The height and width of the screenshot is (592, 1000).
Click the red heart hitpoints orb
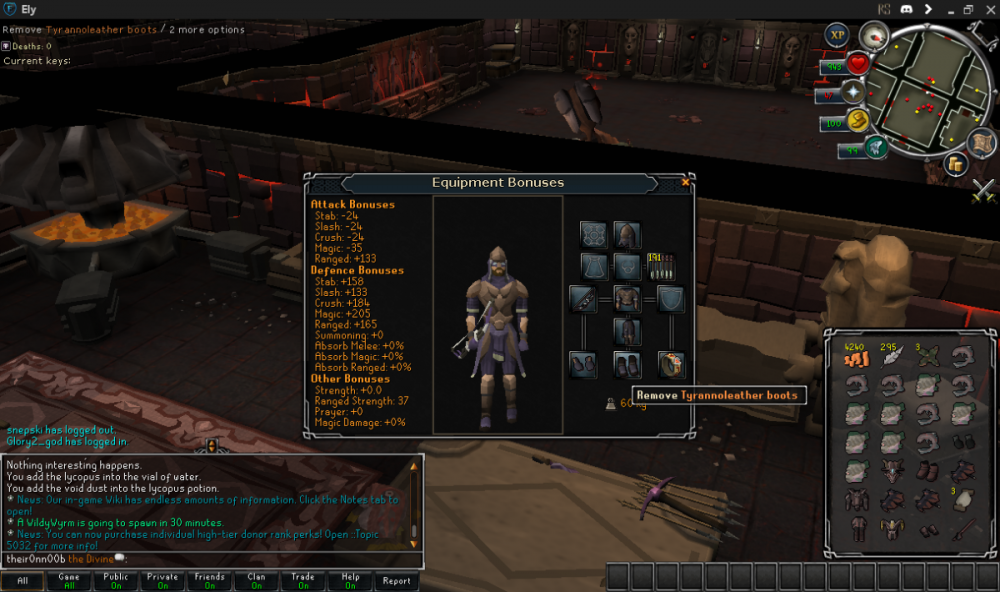857,65
